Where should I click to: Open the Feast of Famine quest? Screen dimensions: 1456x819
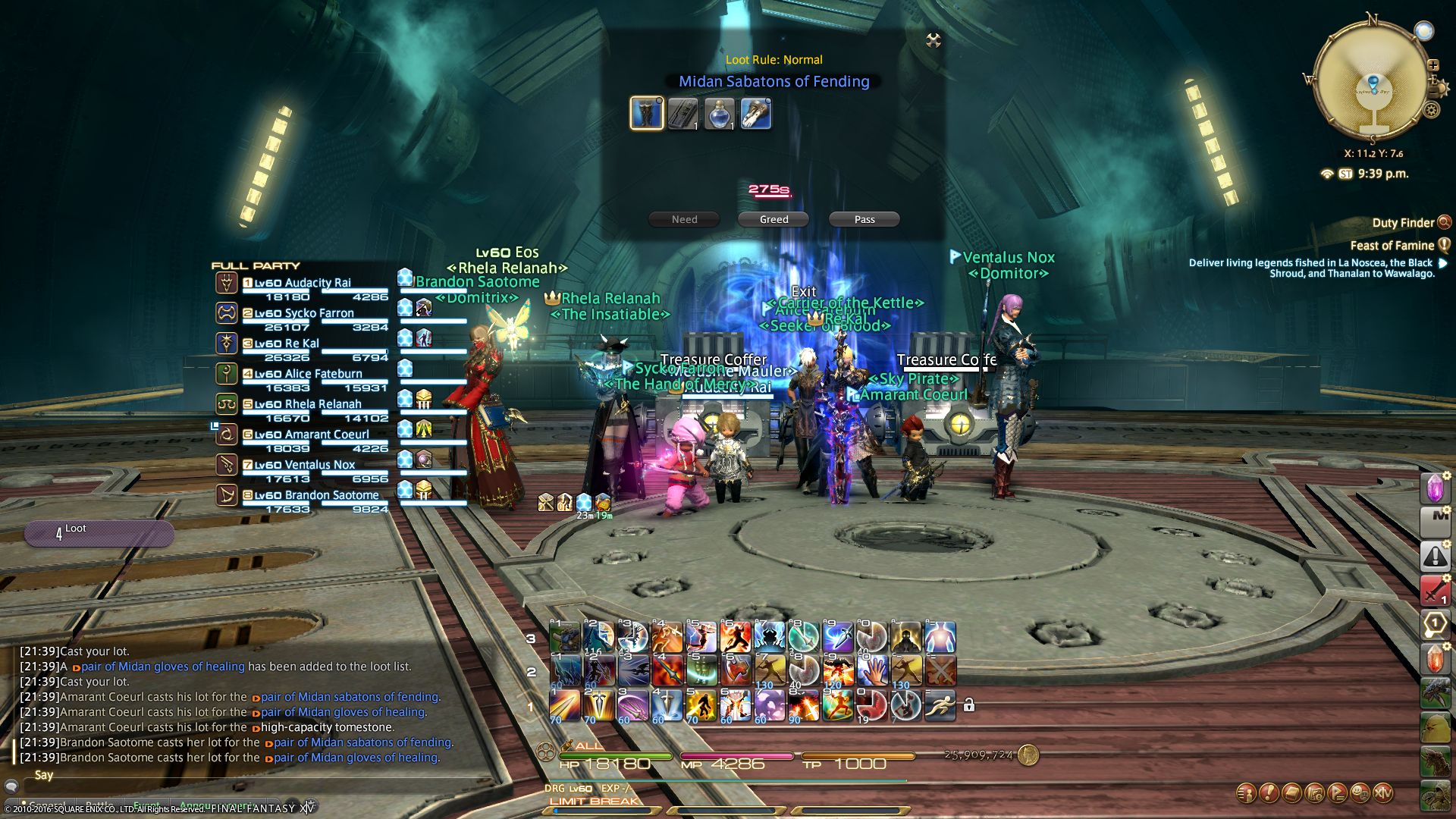coord(1392,246)
